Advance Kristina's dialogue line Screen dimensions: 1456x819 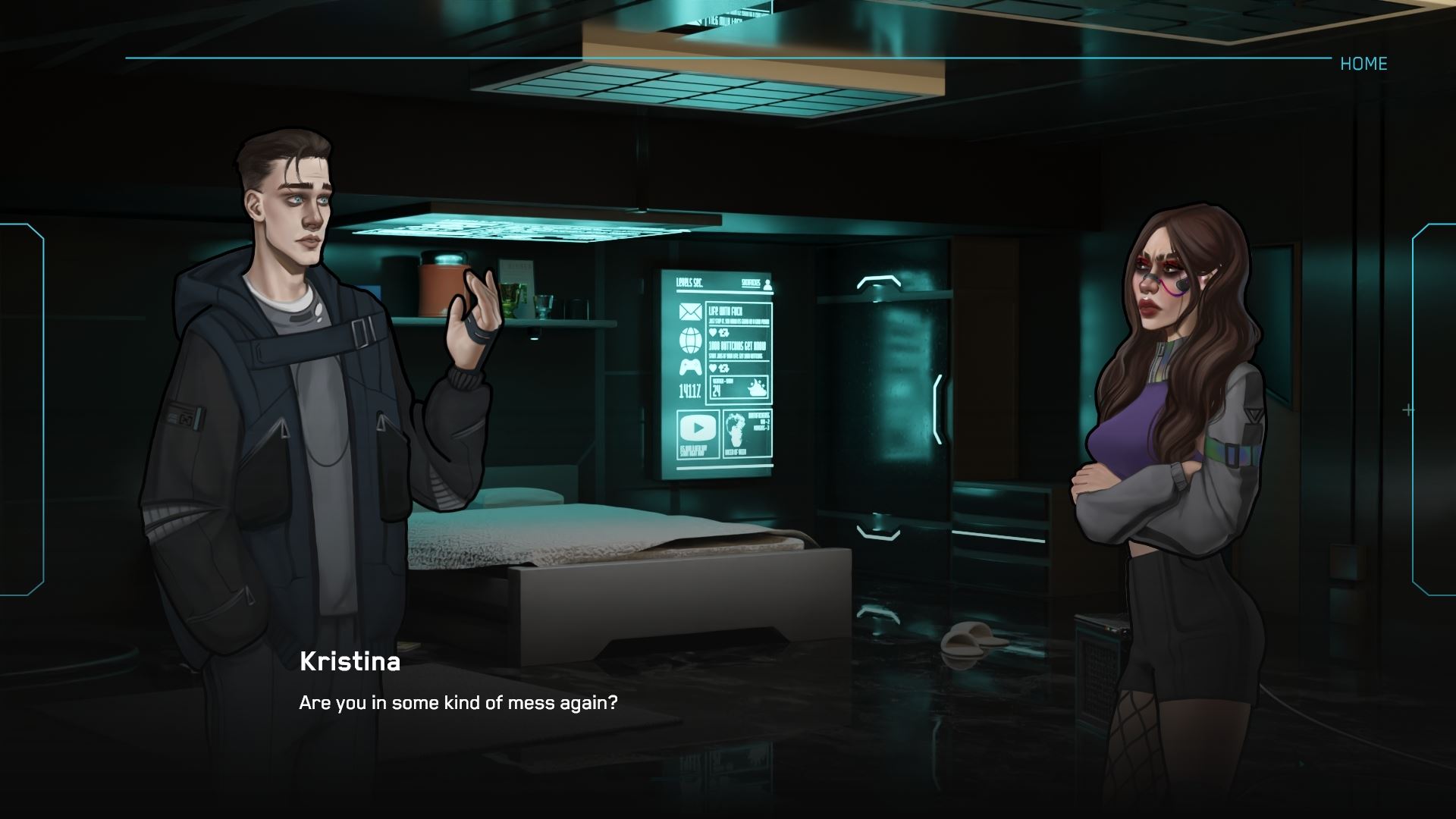[x=458, y=703]
